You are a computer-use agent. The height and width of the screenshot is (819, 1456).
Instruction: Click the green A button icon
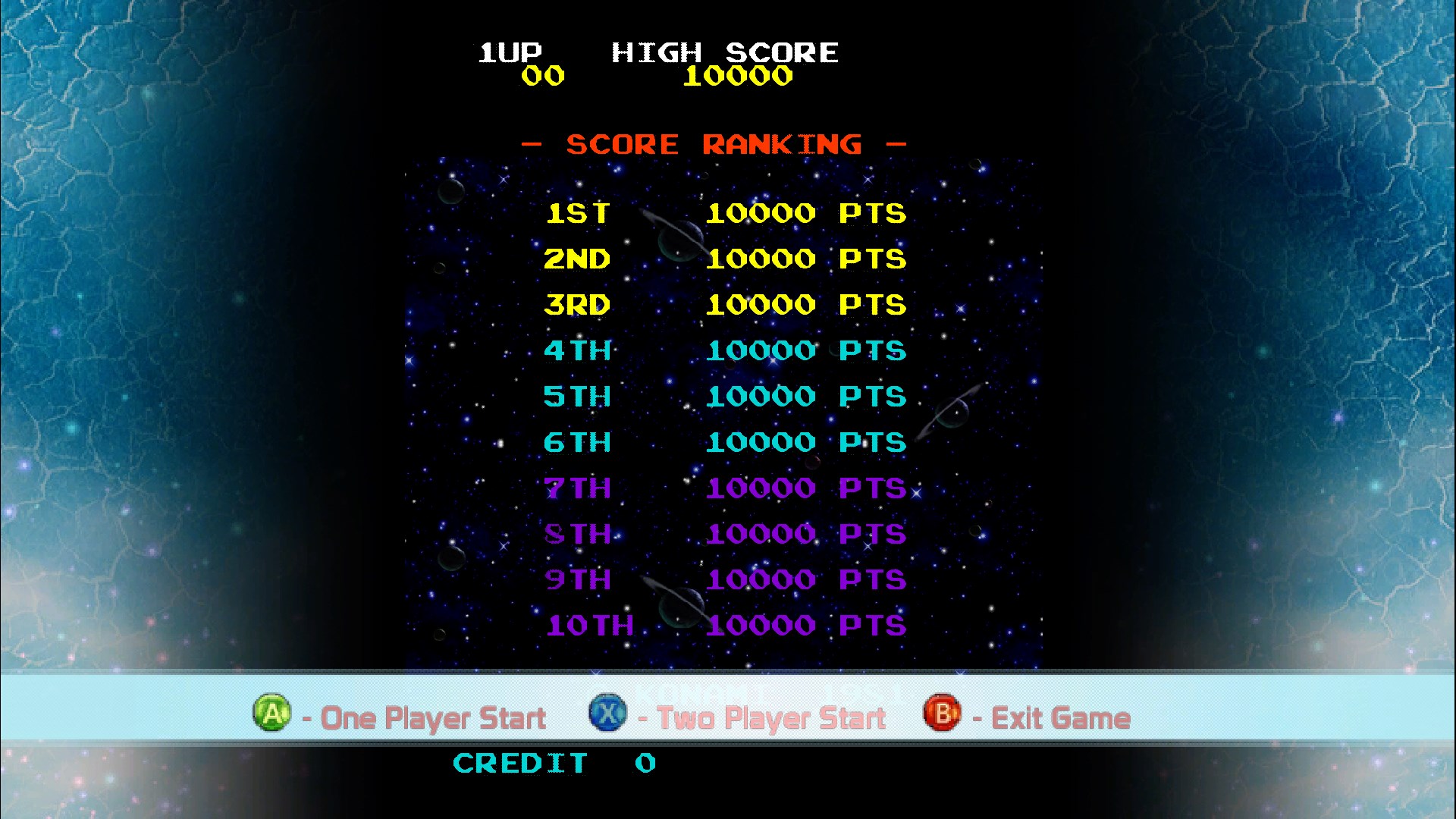tap(271, 714)
